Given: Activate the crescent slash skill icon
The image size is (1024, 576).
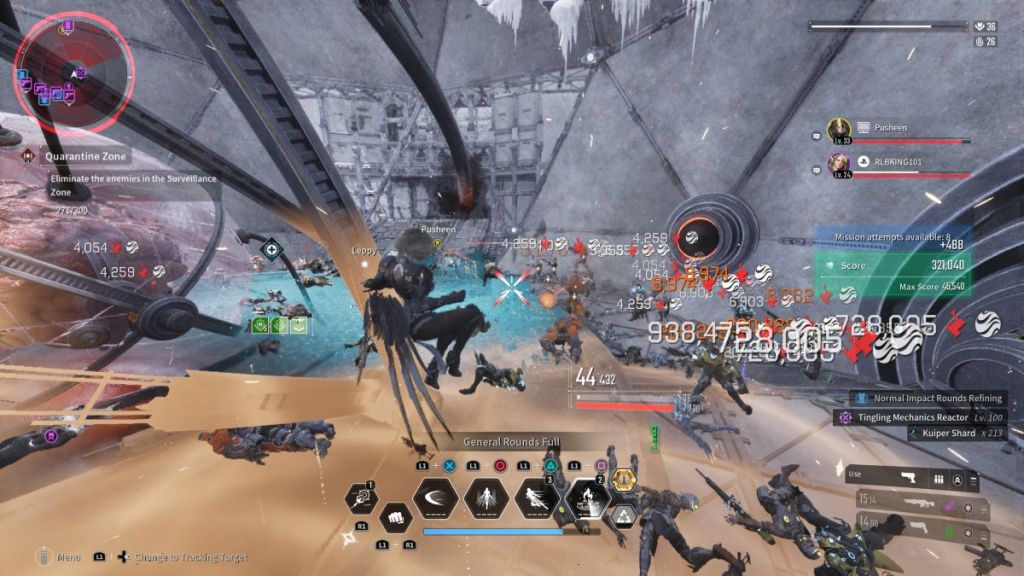Looking at the screenshot, I should point(436,498).
